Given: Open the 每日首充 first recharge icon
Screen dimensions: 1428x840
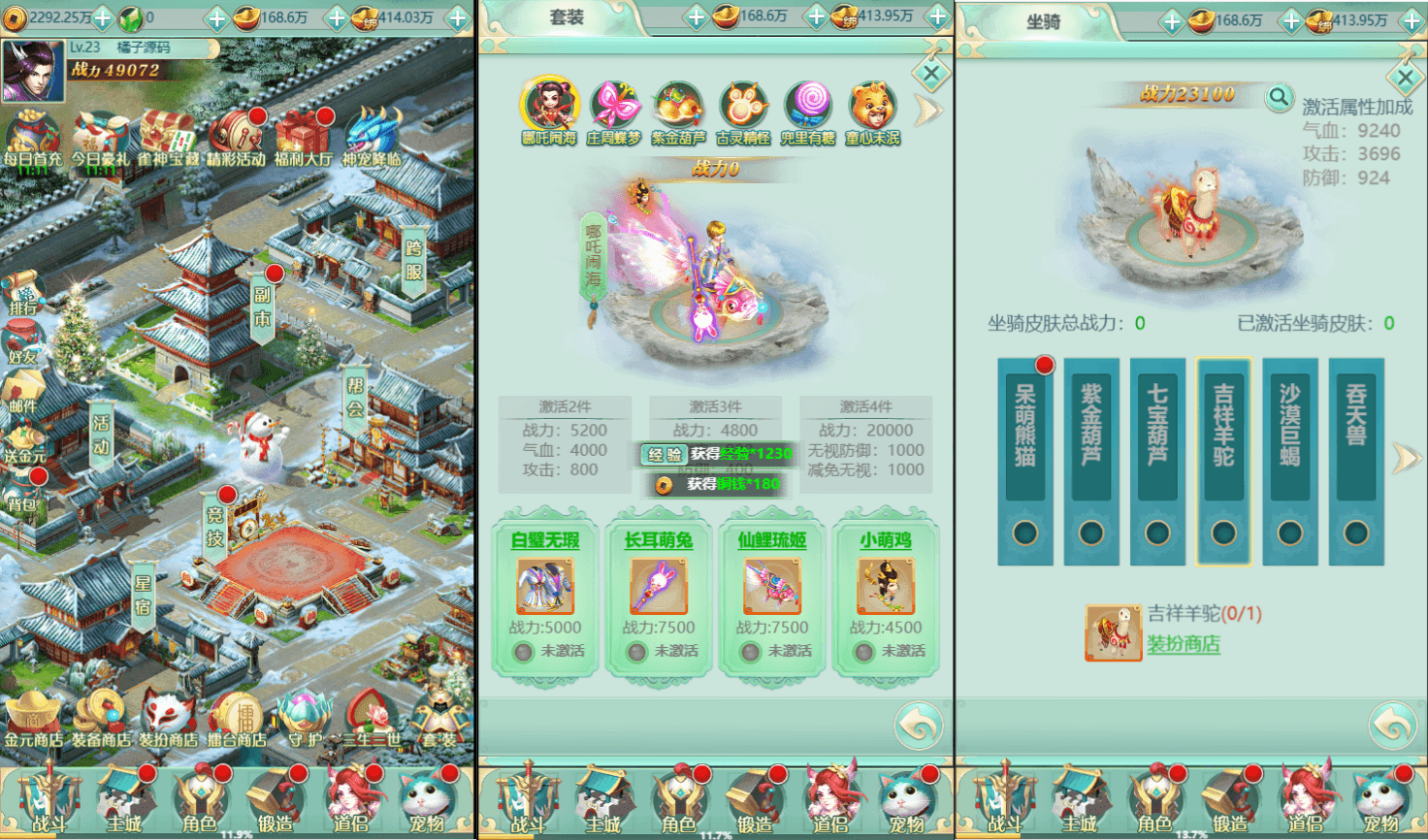Looking at the screenshot, I should (x=31, y=138).
